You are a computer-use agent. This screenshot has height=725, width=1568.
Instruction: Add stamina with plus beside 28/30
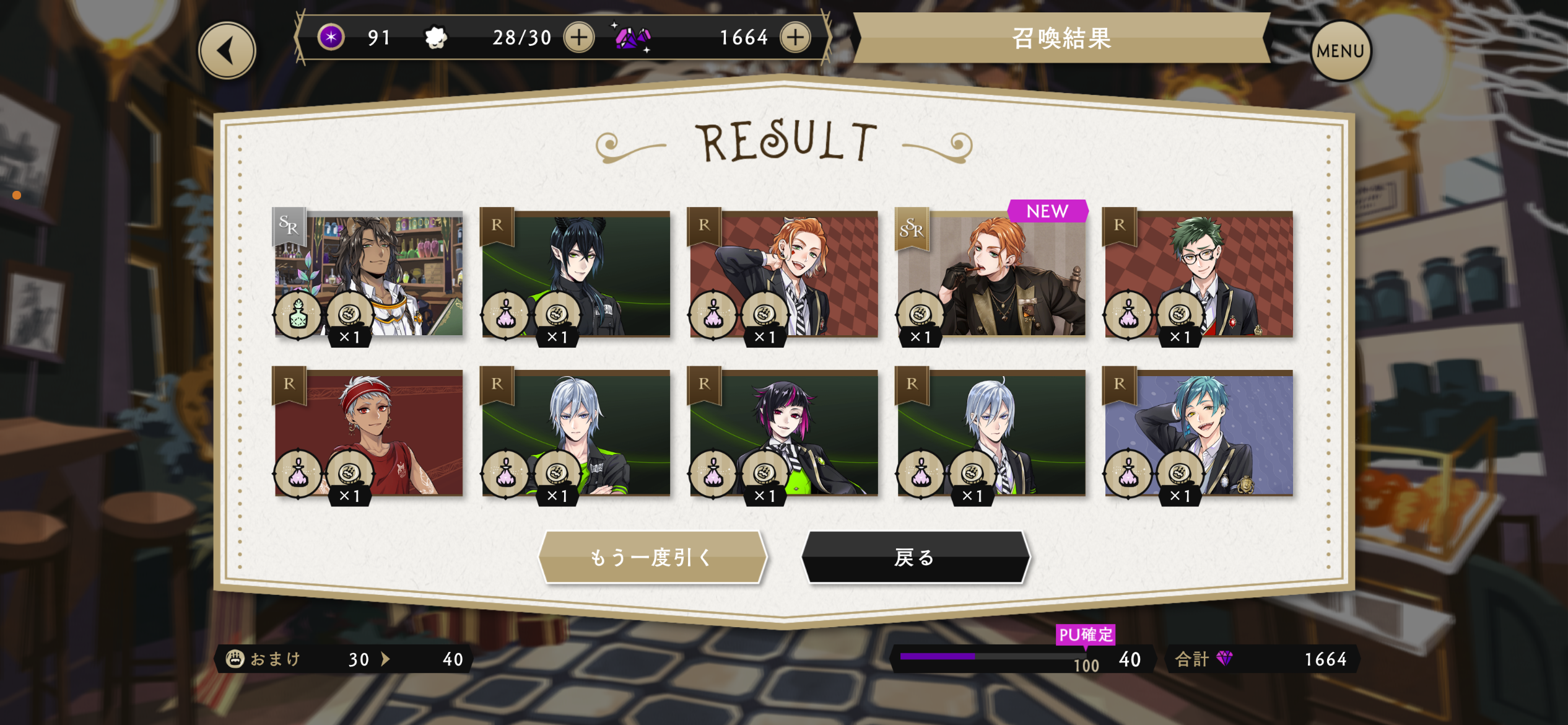pyautogui.click(x=578, y=38)
